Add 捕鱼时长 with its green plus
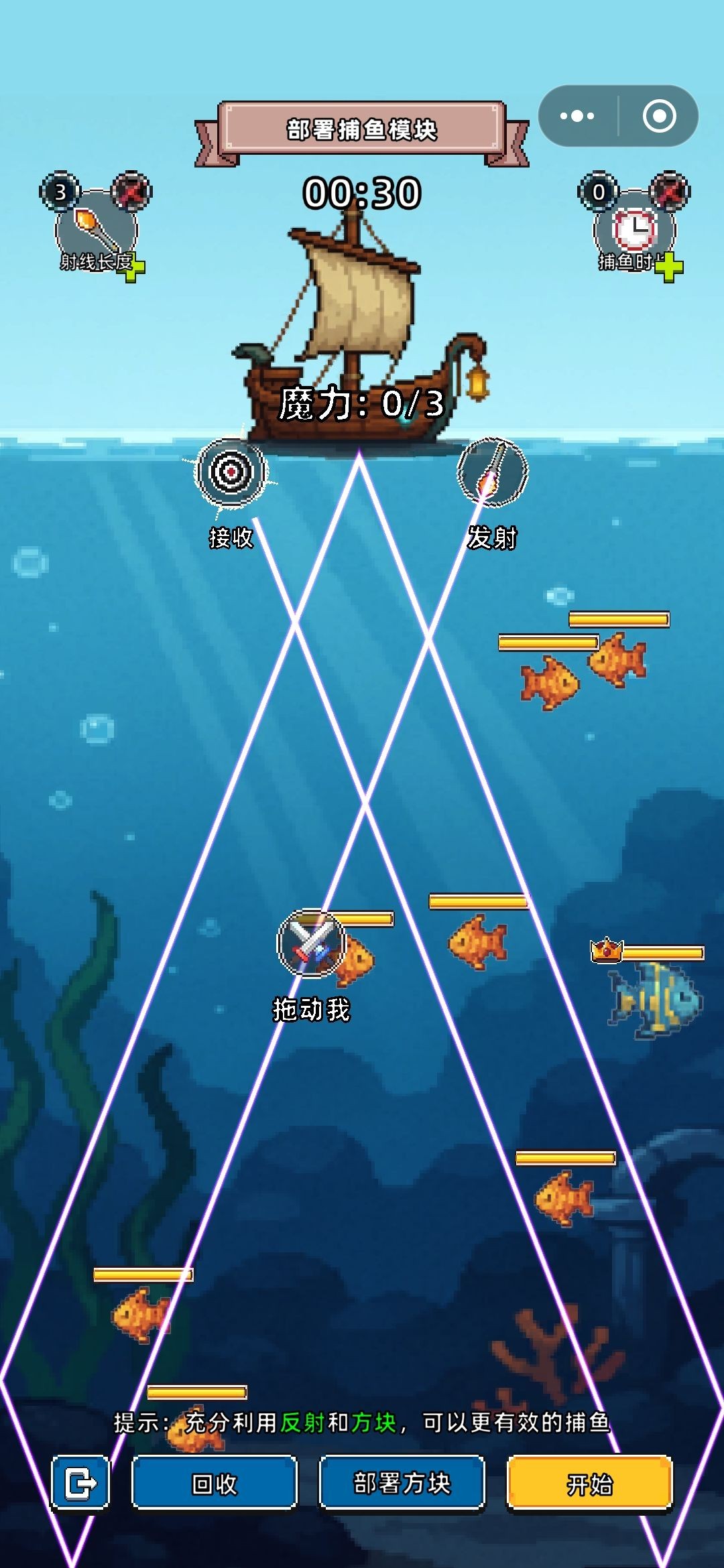The width and height of the screenshot is (724, 1568). tap(668, 269)
